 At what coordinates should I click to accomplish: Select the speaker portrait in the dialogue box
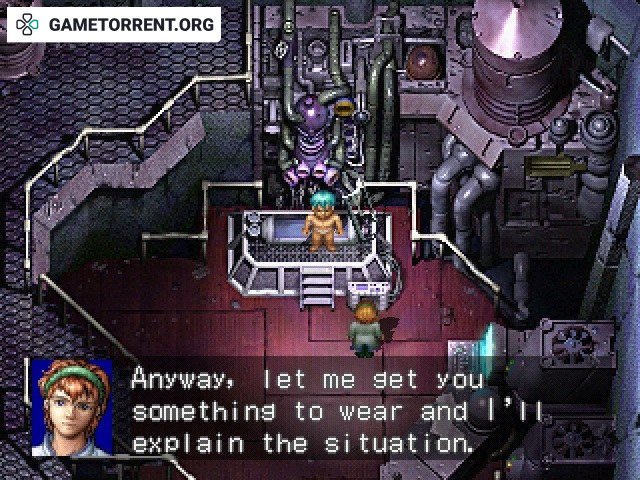coord(72,405)
